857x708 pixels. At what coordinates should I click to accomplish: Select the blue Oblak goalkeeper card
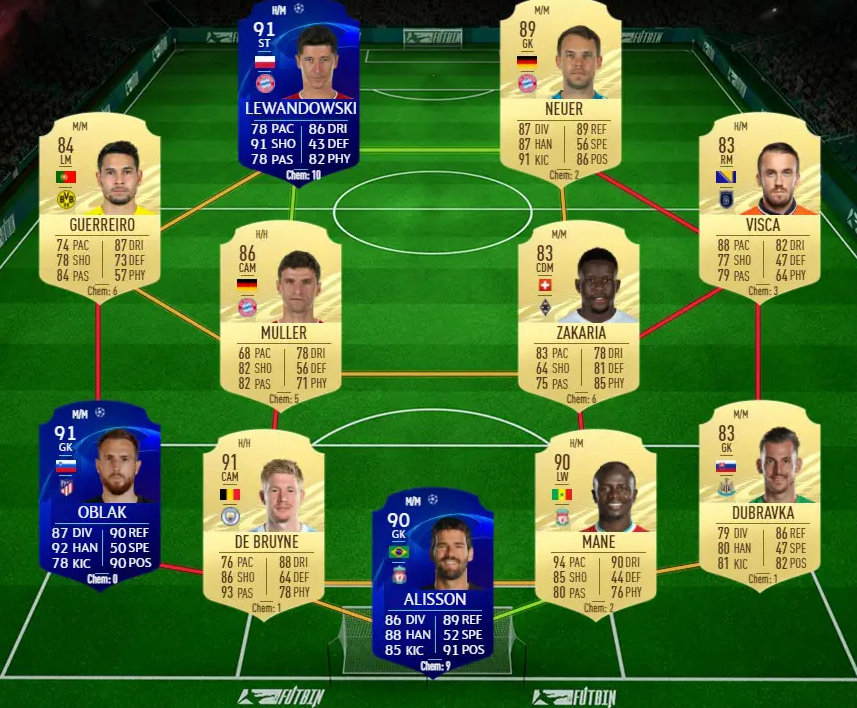[99, 495]
